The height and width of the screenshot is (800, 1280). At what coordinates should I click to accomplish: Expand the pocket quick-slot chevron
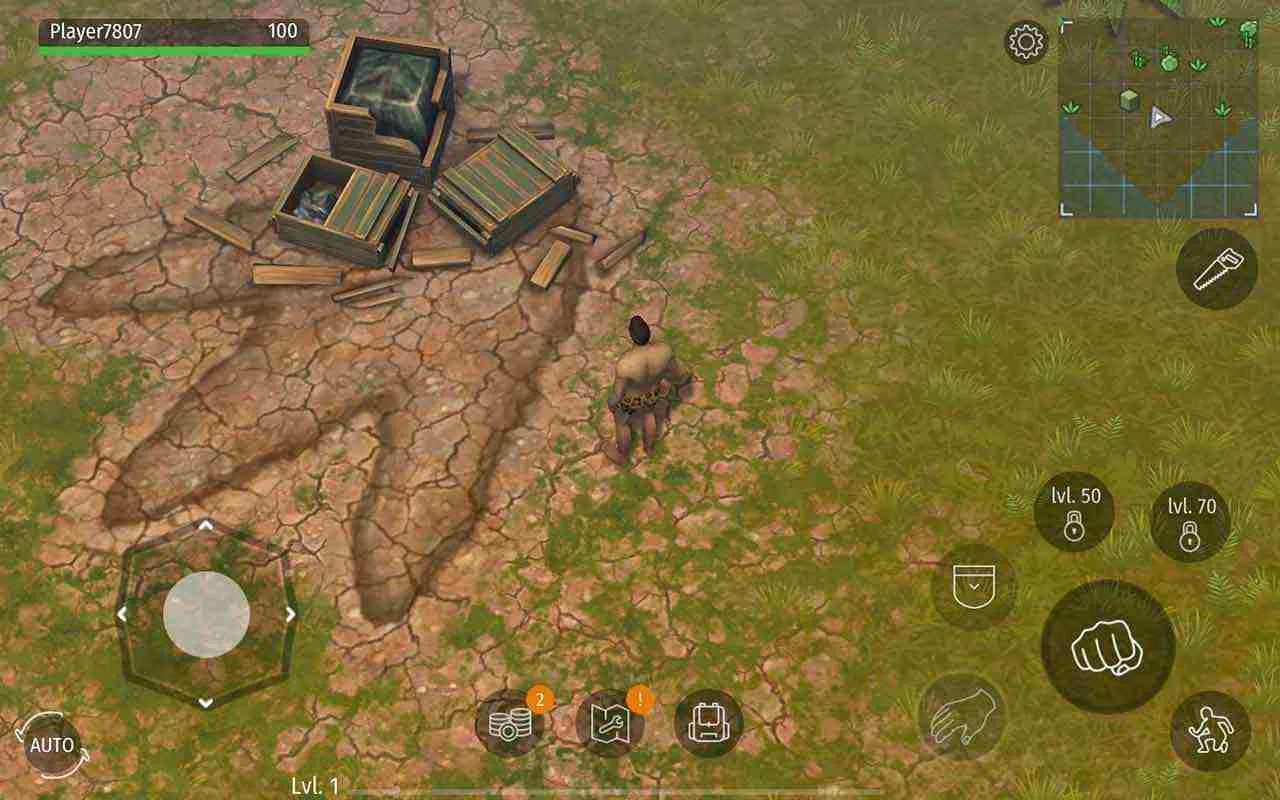coord(972,586)
